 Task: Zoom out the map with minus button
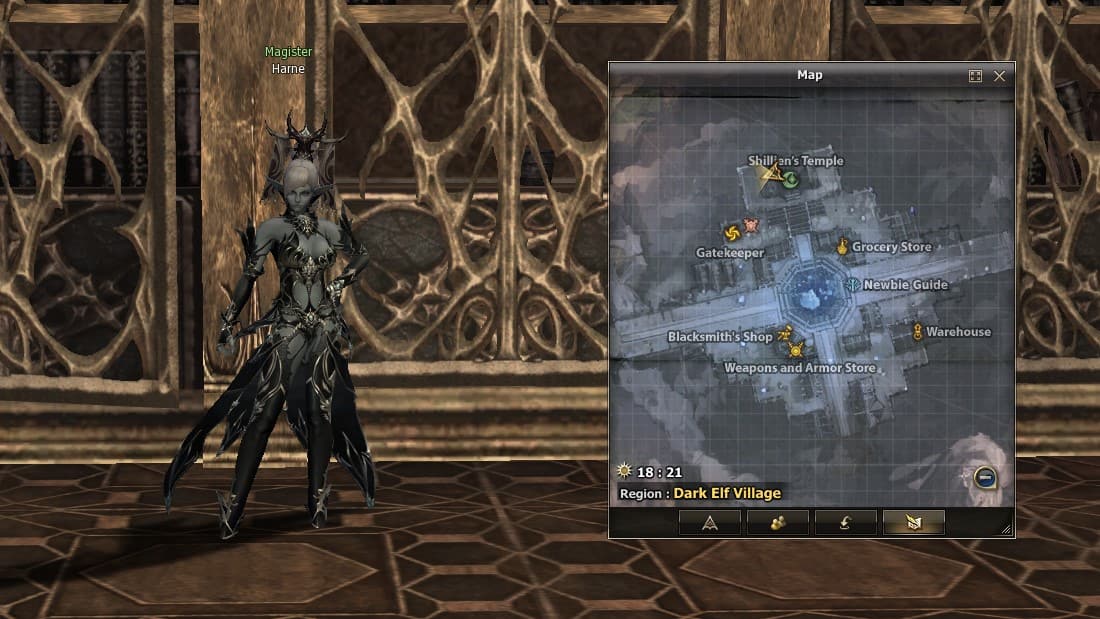[x=985, y=478]
